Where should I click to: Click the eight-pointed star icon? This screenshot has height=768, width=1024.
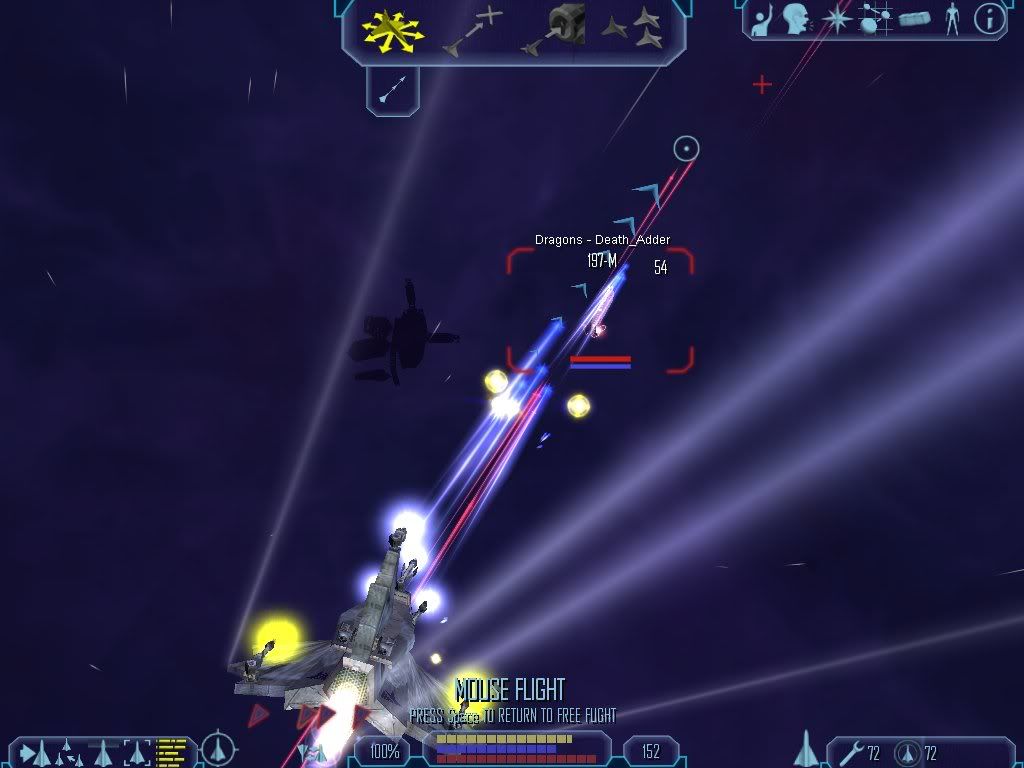click(x=836, y=18)
